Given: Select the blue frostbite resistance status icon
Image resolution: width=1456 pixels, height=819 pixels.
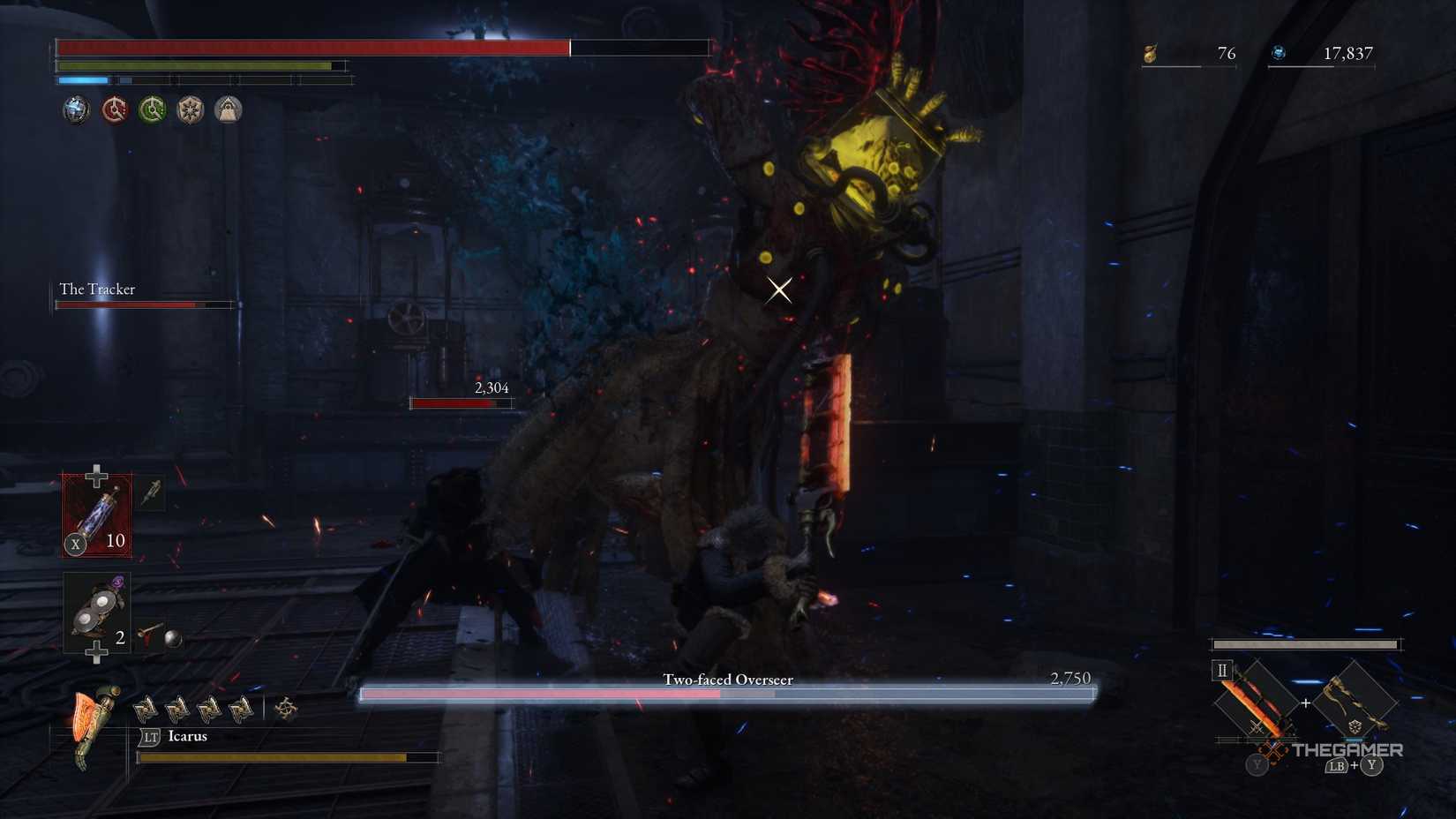Looking at the screenshot, I should (x=78, y=109).
